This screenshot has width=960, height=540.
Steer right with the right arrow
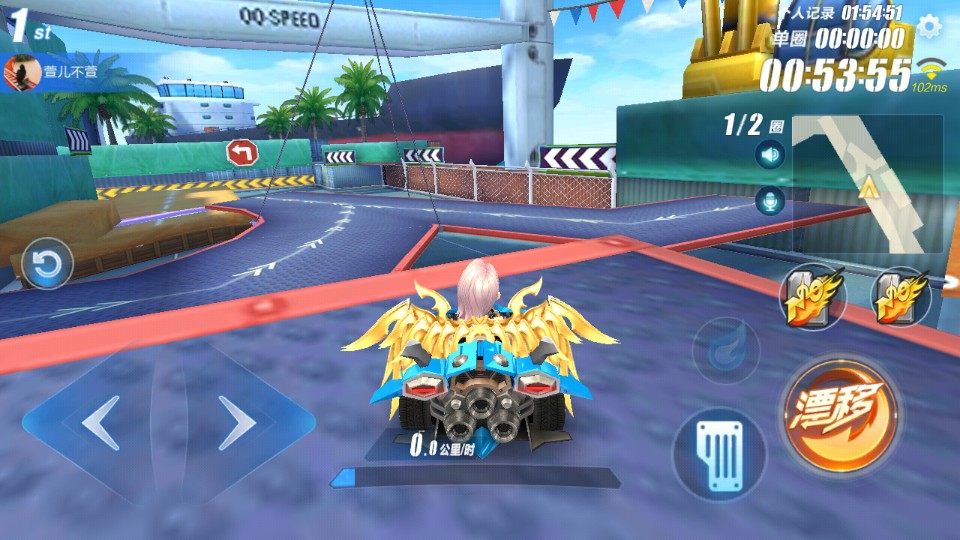click(237, 424)
